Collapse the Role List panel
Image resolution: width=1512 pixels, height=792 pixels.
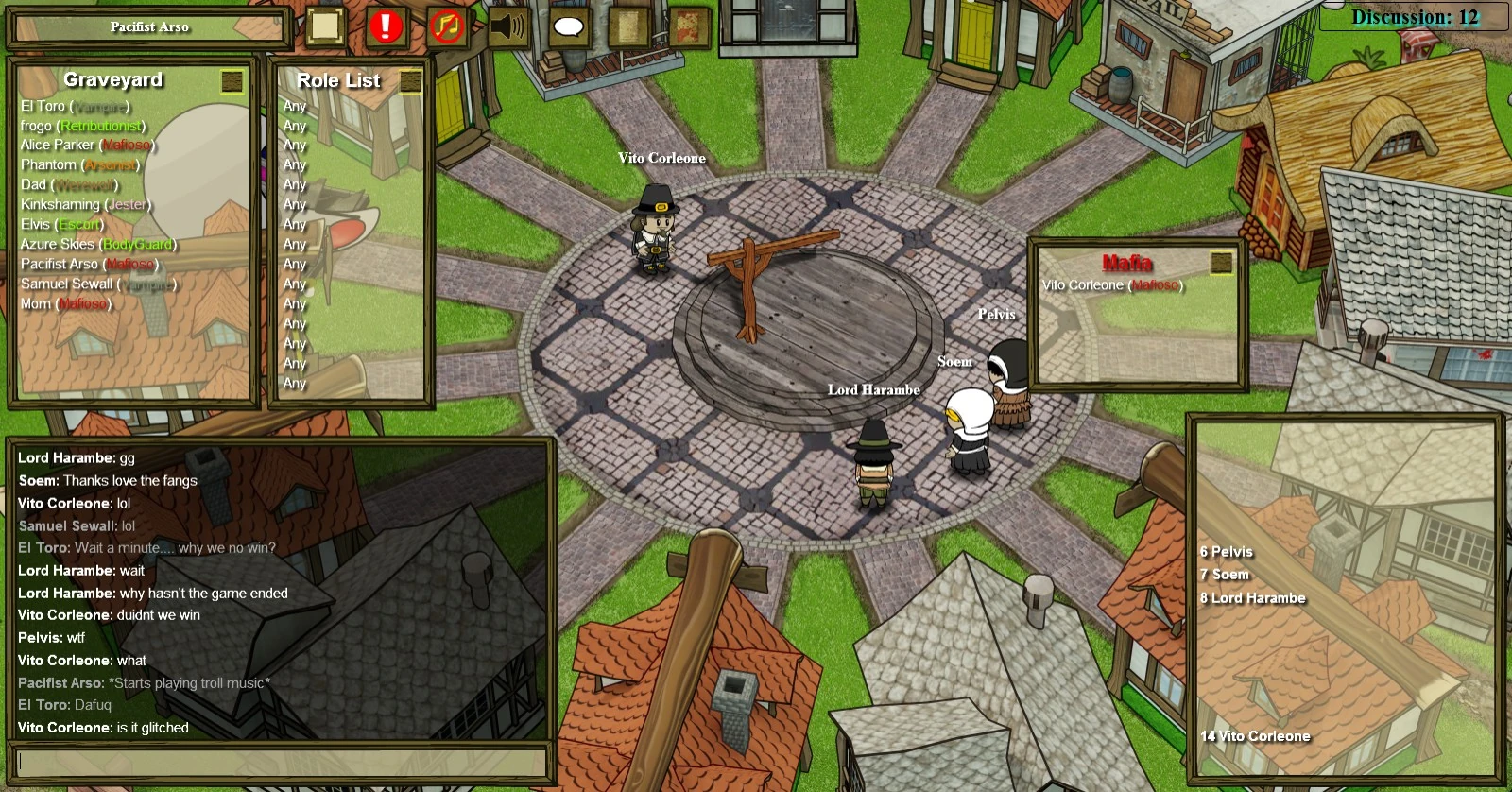410,83
